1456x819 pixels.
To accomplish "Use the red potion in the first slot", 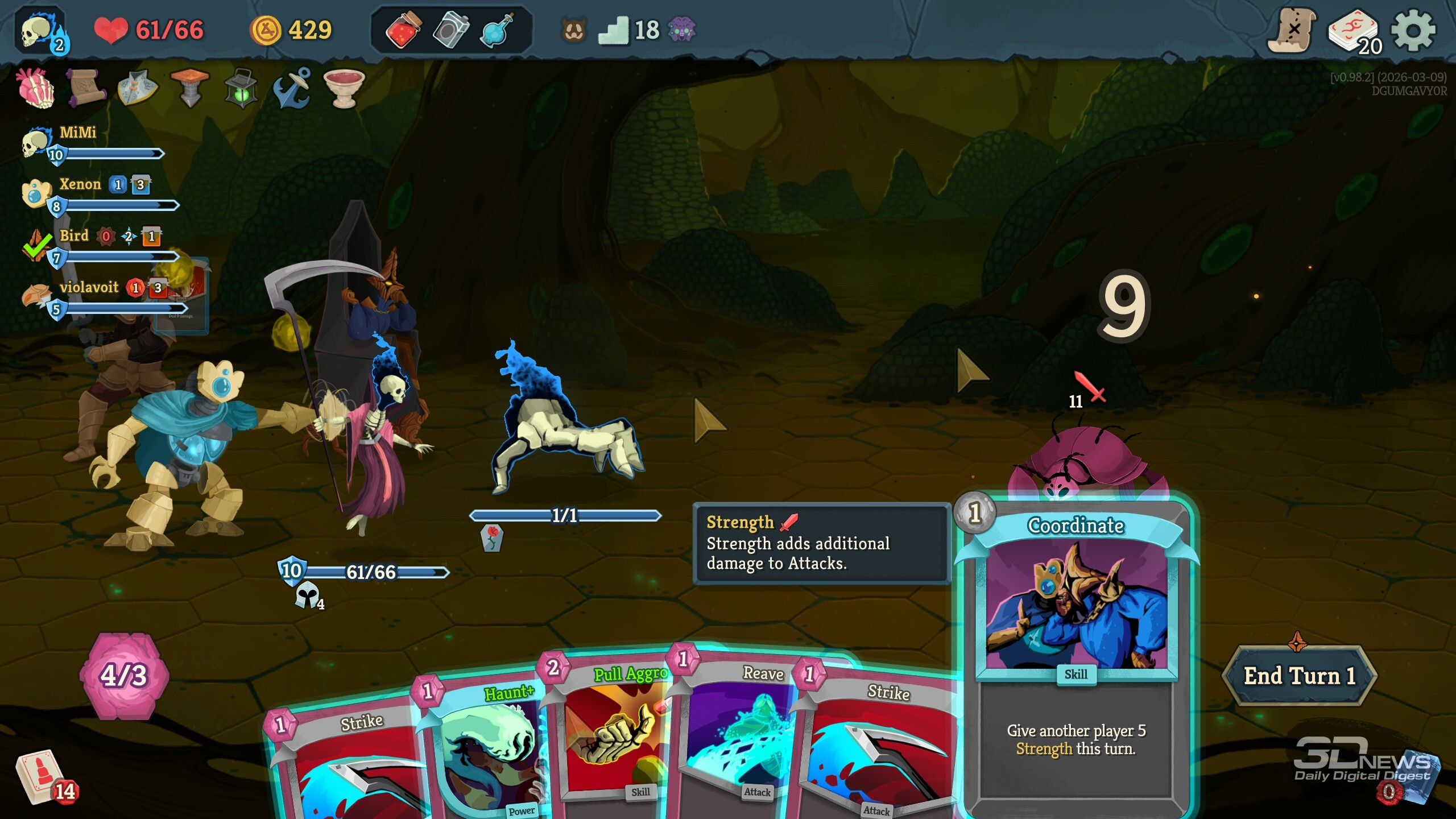I will [x=403, y=30].
